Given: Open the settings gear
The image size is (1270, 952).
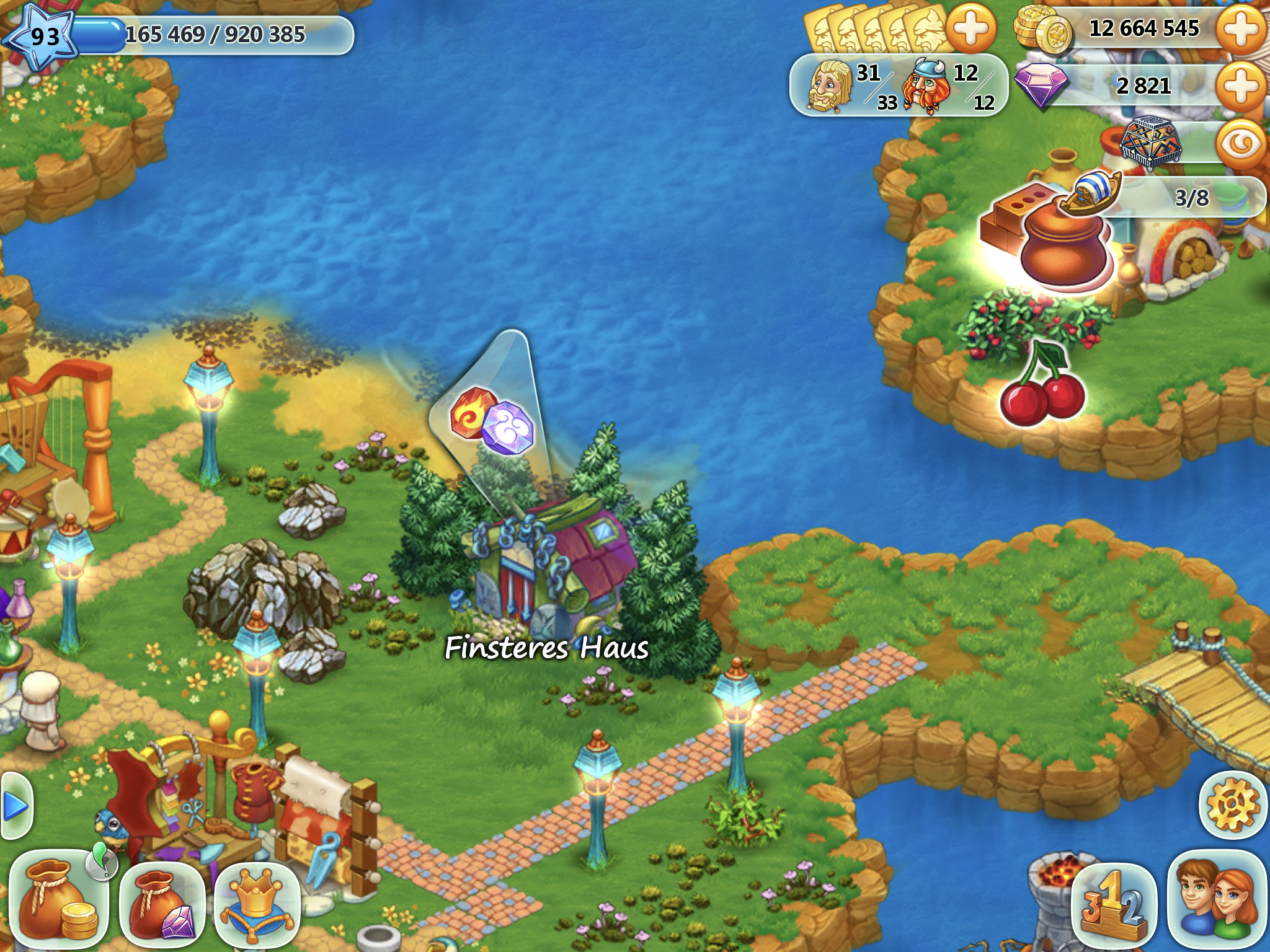Looking at the screenshot, I should pyautogui.click(x=1233, y=805).
